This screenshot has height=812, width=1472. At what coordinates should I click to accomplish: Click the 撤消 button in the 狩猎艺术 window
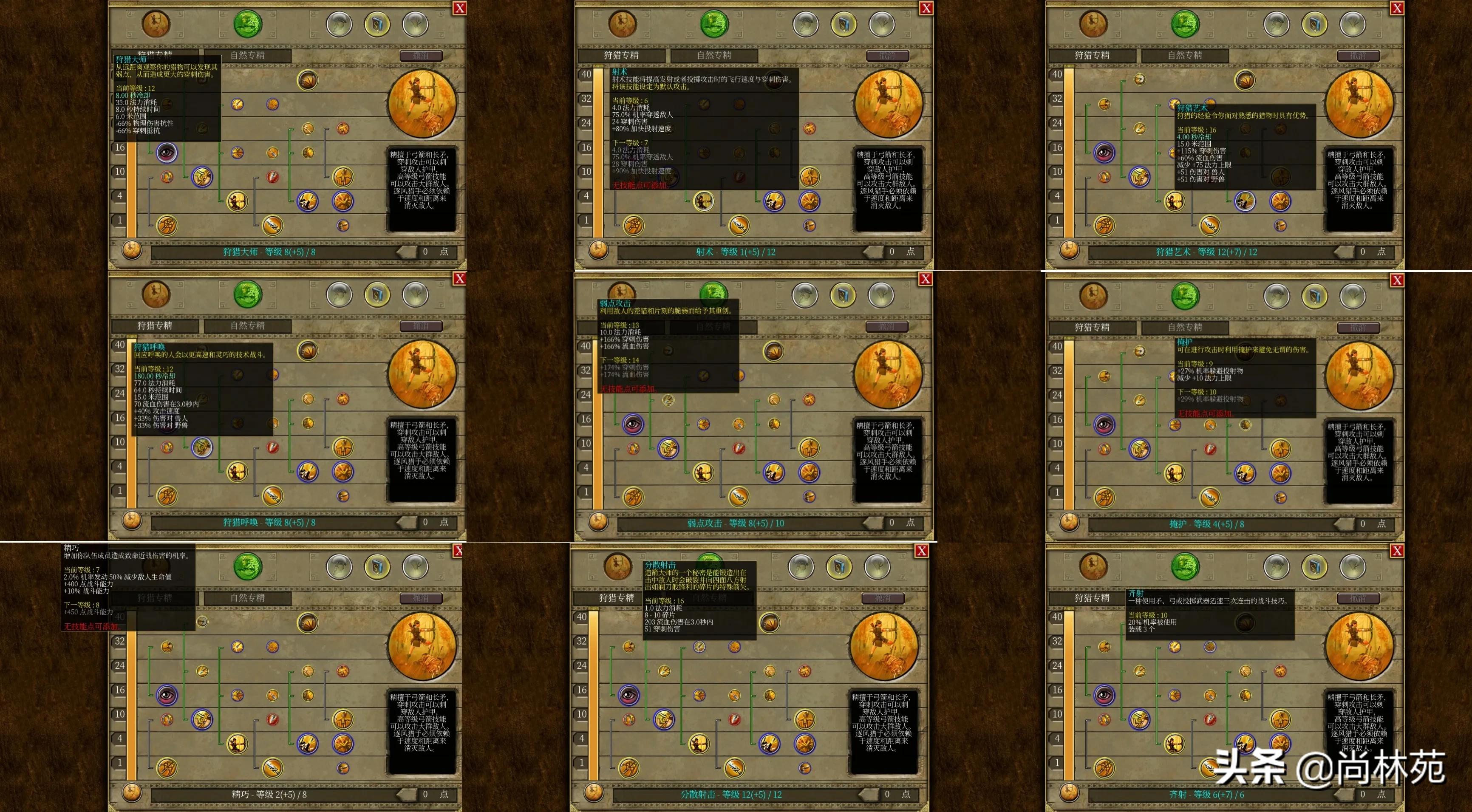1358,55
